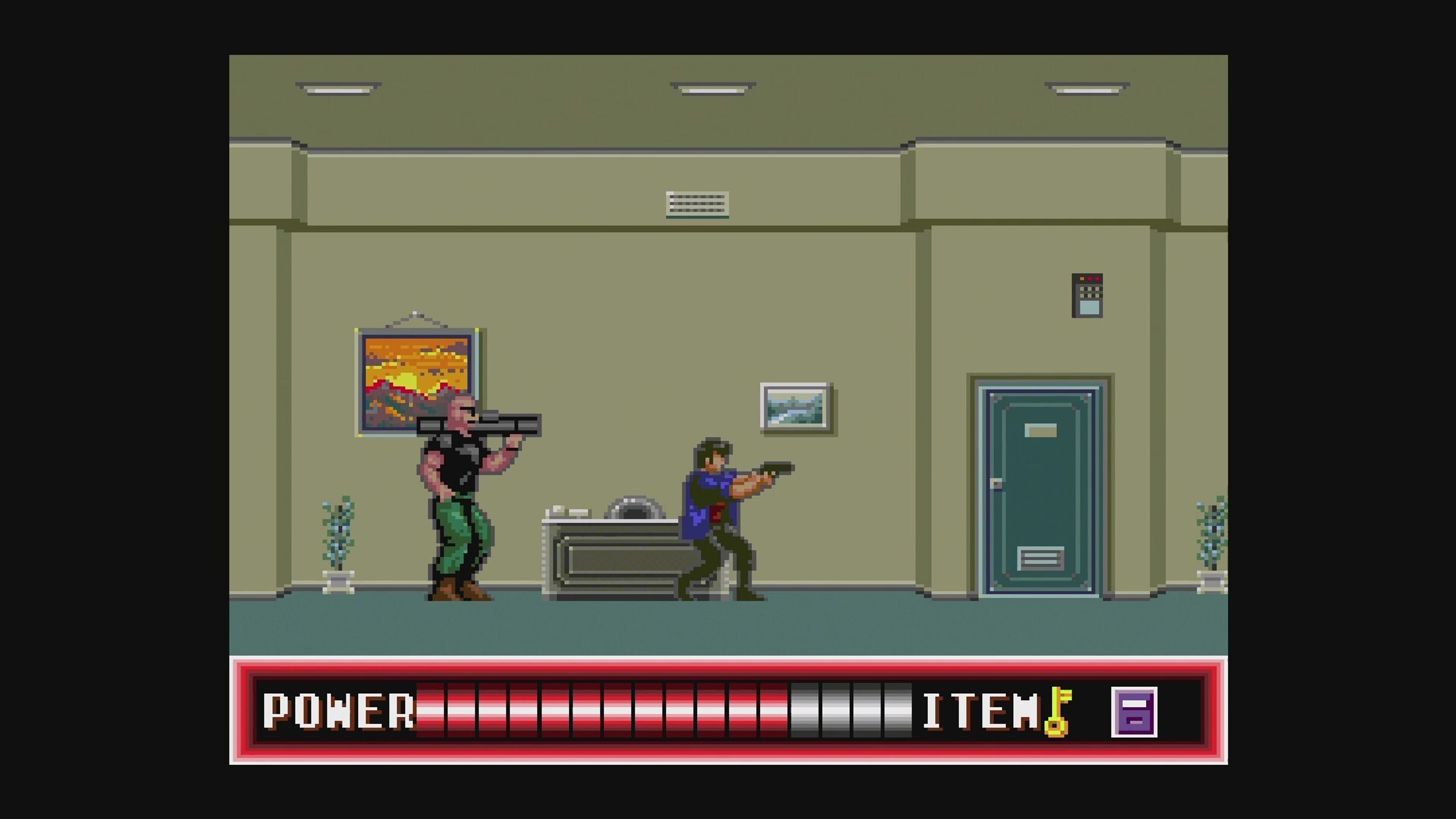Click the vent panel at the door's bottom
Screen dimensions: 1456x819
click(1040, 558)
